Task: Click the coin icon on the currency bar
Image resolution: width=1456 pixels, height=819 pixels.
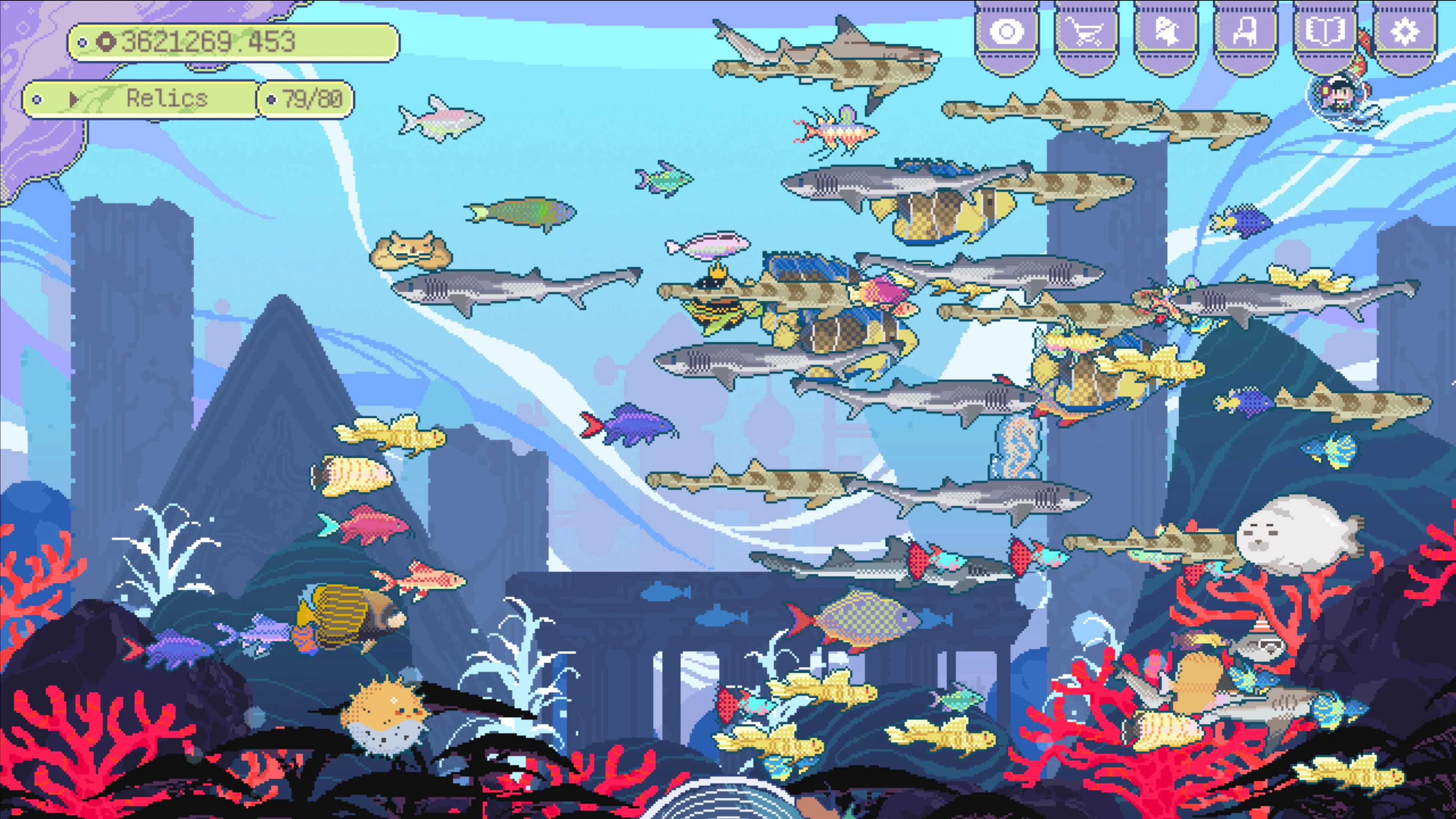Action: point(107,41)
